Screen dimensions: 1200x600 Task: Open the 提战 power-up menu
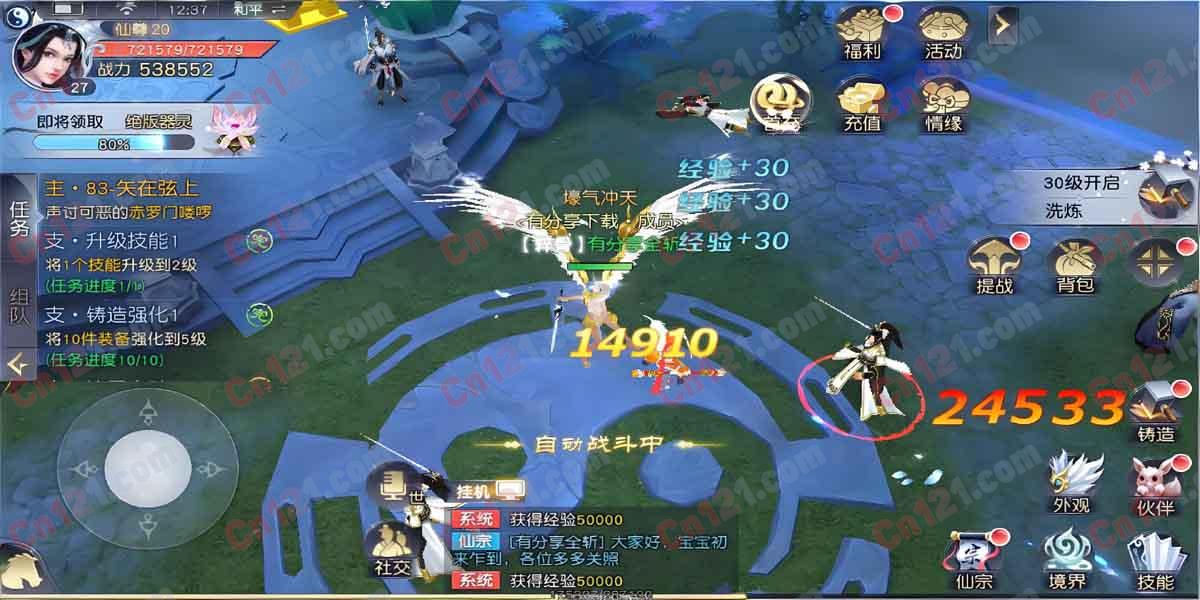tap(994, 265)
